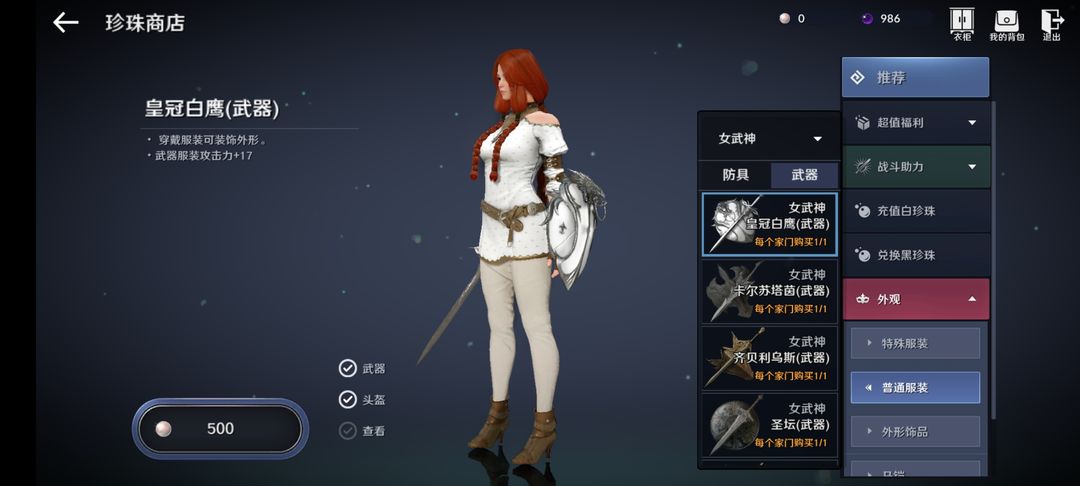Choose 普通服装 normal costumes
This screenshot has width=1080, height=486.
pos(915,387)
